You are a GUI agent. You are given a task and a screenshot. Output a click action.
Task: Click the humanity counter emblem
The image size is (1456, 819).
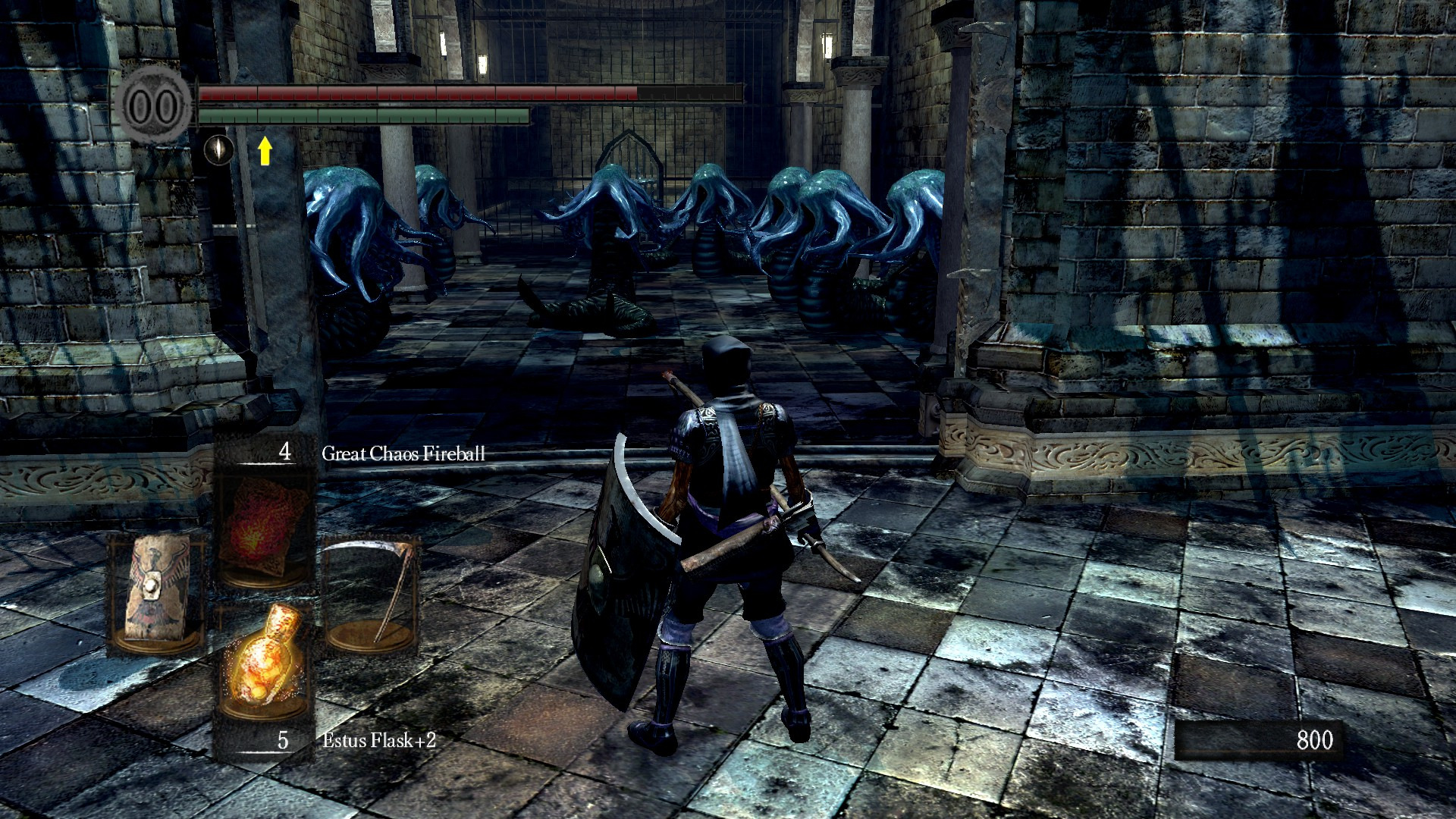click(155, 105)
